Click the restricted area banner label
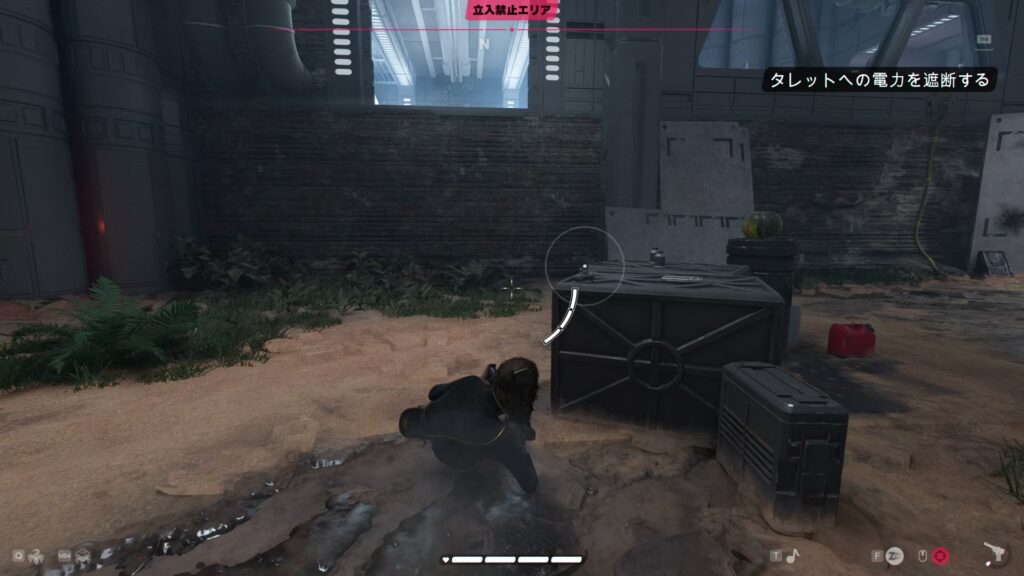The height and width of the screenshot is (576, 1024). [x=511, y=9]
